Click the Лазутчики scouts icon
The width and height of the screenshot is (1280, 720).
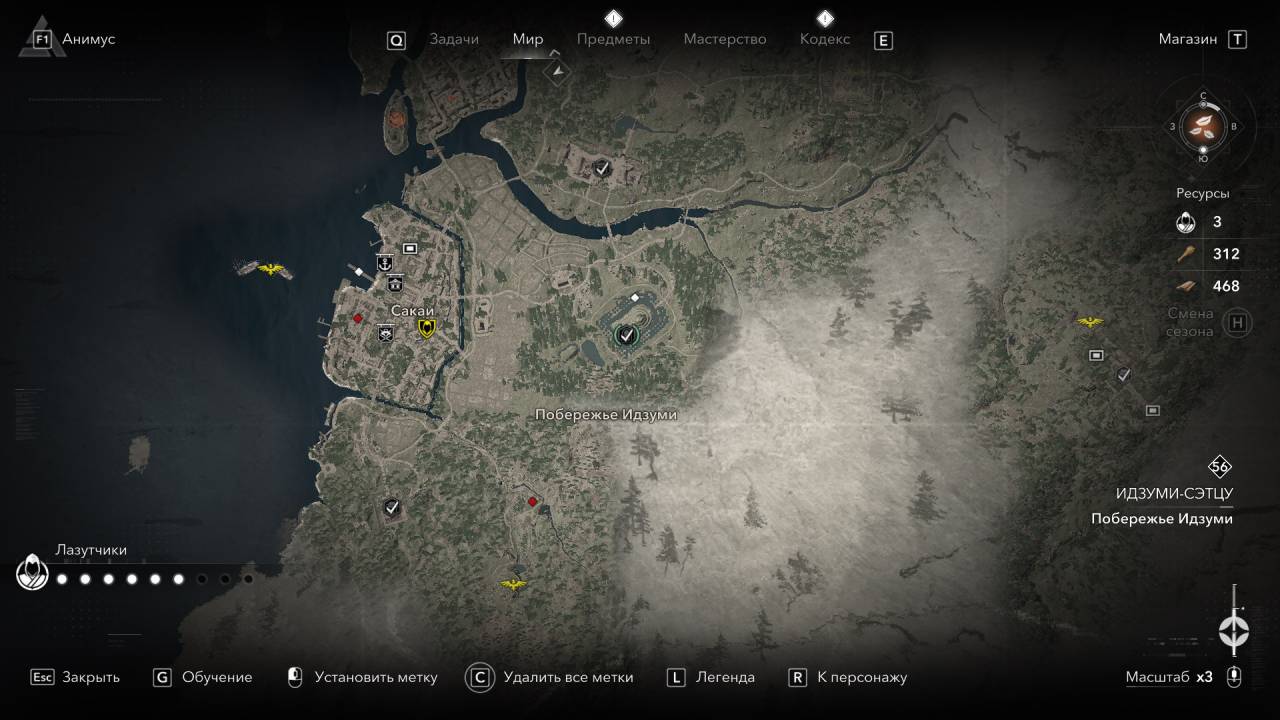click(32, 574)
